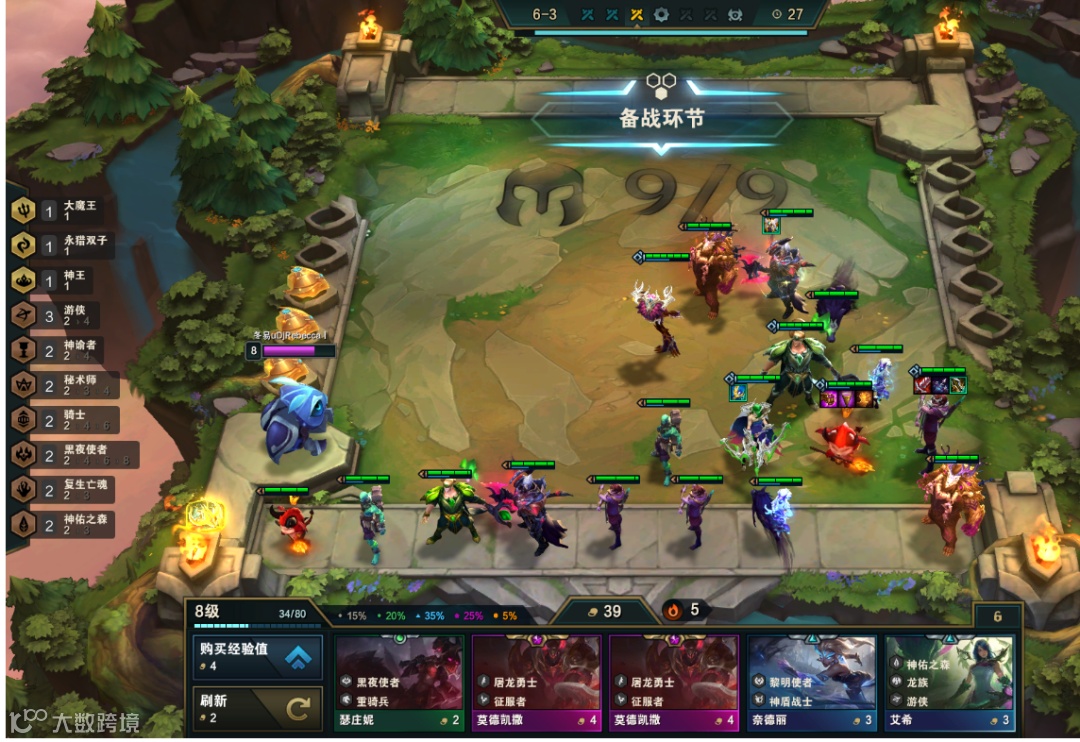Purchase the 奈德丽 champion card
1080x742 pixels.
(x=811, y=683)
